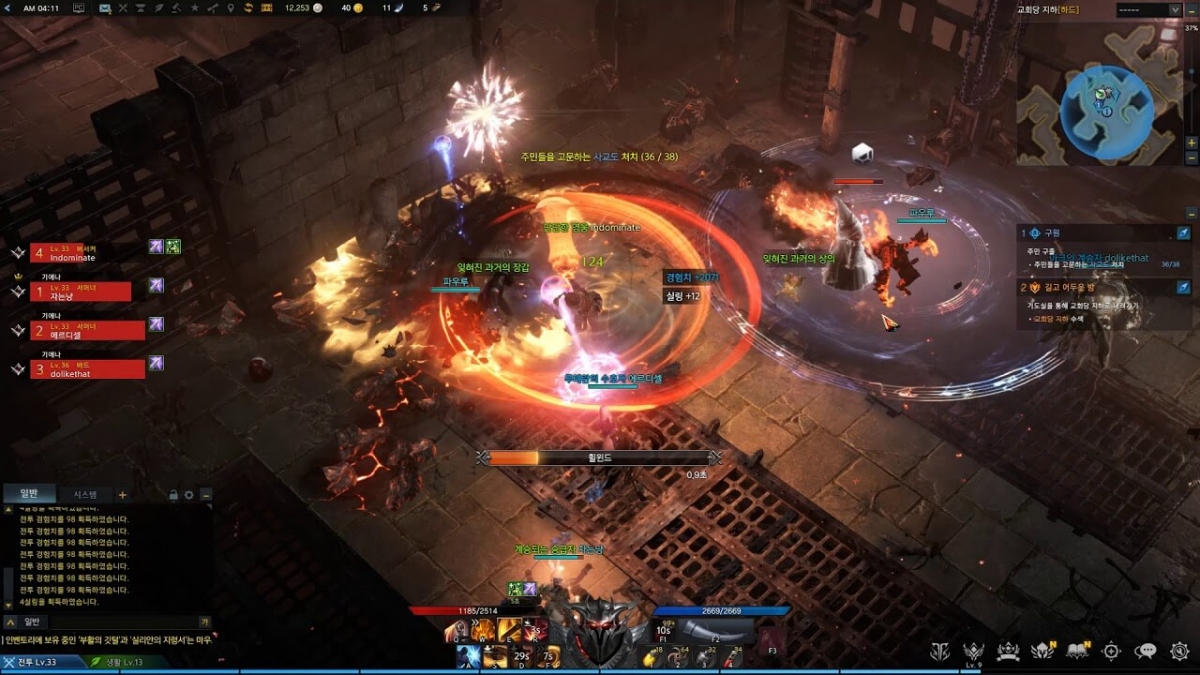Open the book menu icon with N badge
The height and width of the screenshot is (675, 1200).
(x=1077, y=651)
